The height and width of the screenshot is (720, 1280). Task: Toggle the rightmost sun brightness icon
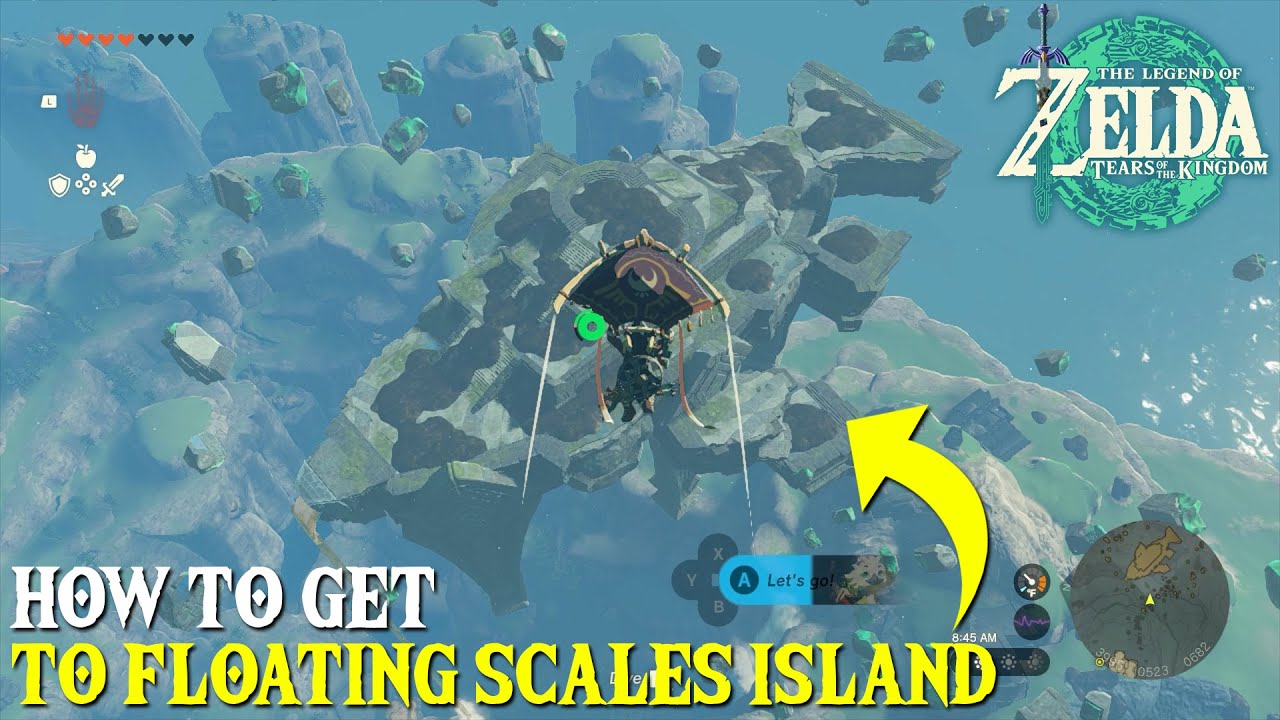coord(1035,662)
